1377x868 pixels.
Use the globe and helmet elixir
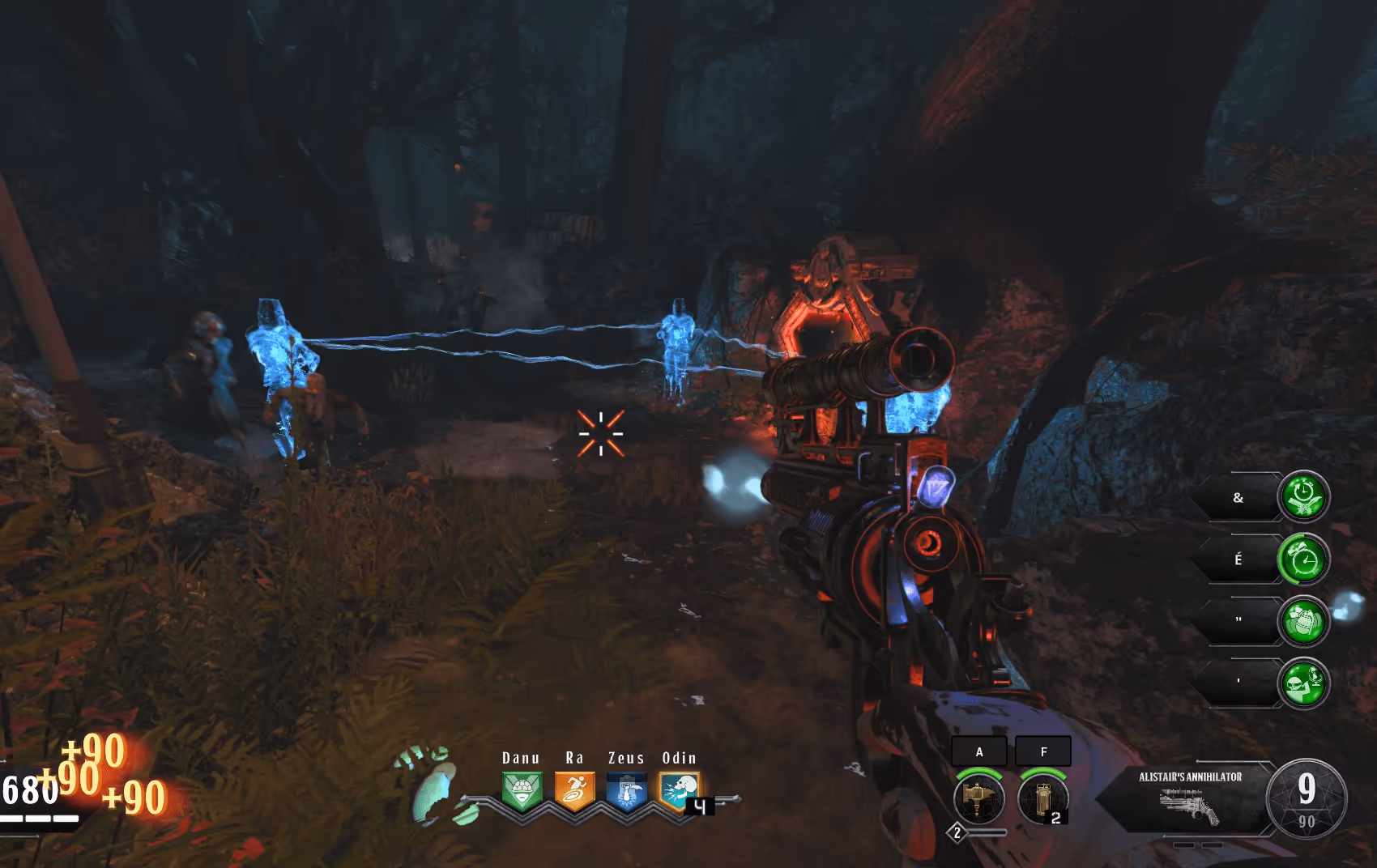coord(1303,683)
